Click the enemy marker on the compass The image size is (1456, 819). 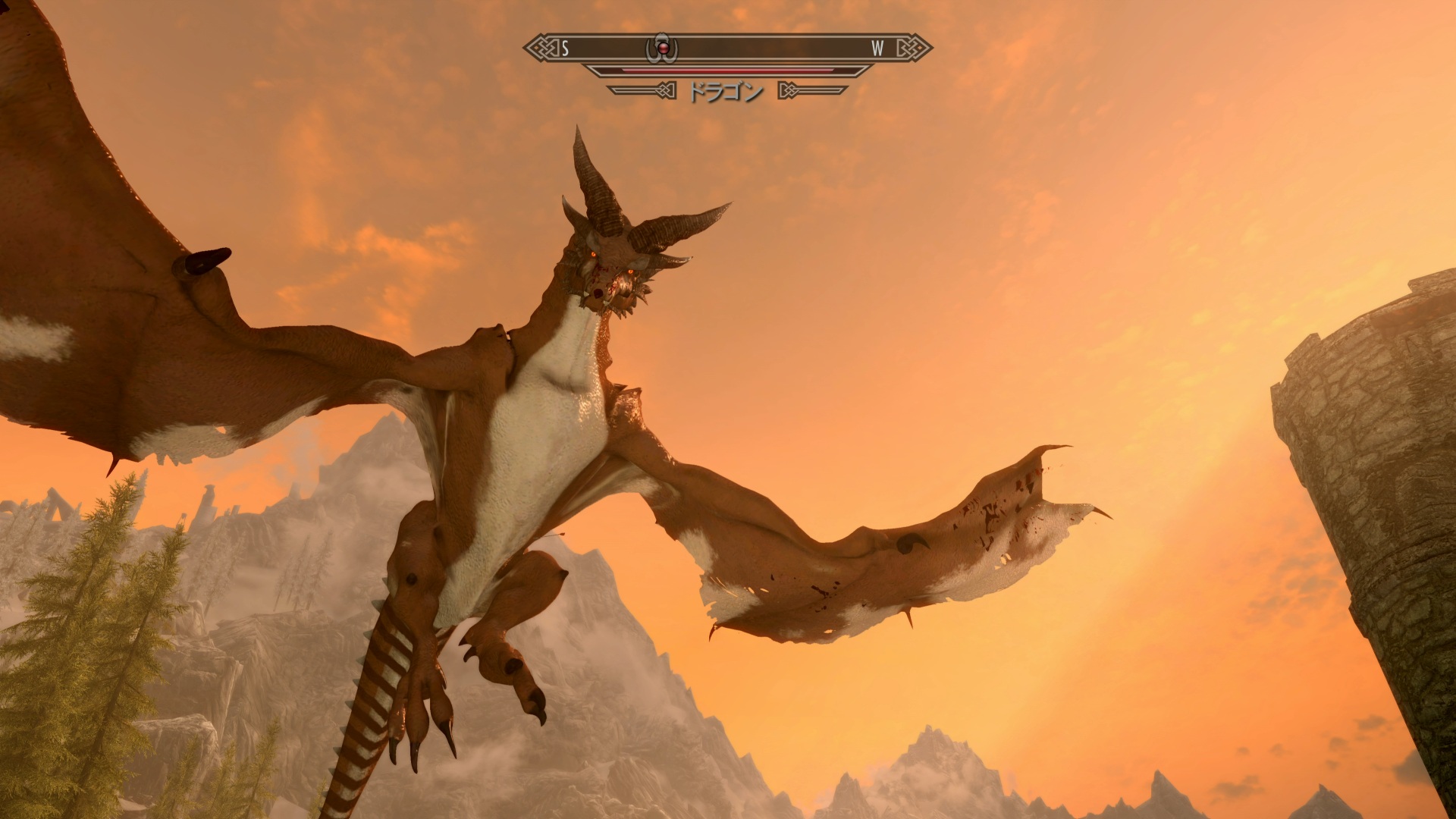(x=661, y=49)
